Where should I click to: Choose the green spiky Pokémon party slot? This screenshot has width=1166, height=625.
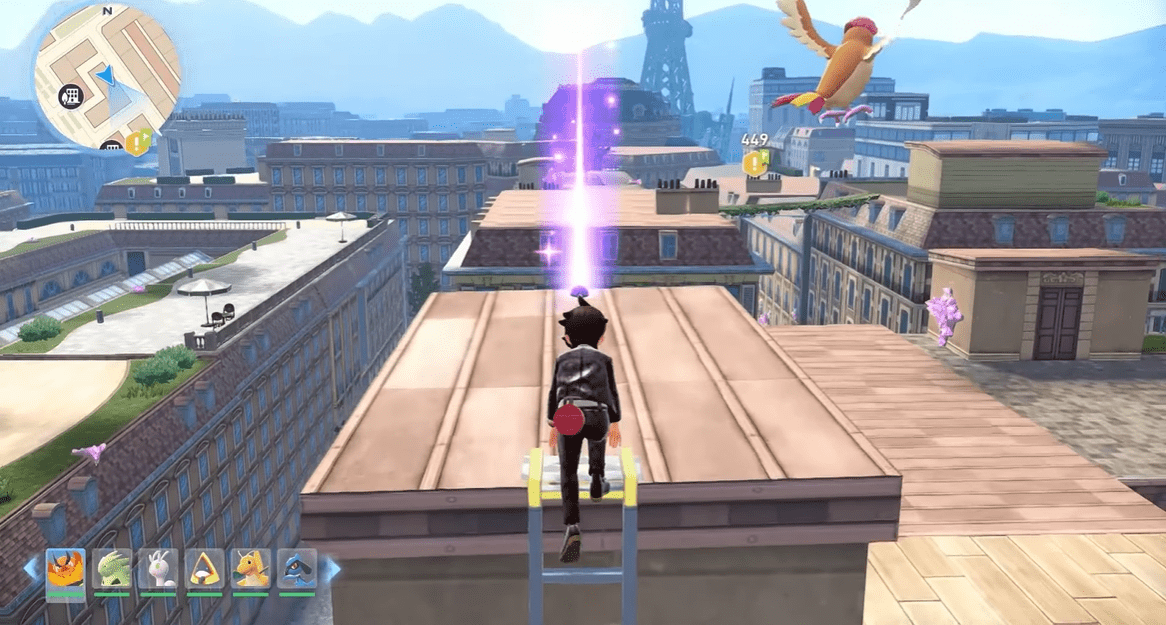click(112, 568)
